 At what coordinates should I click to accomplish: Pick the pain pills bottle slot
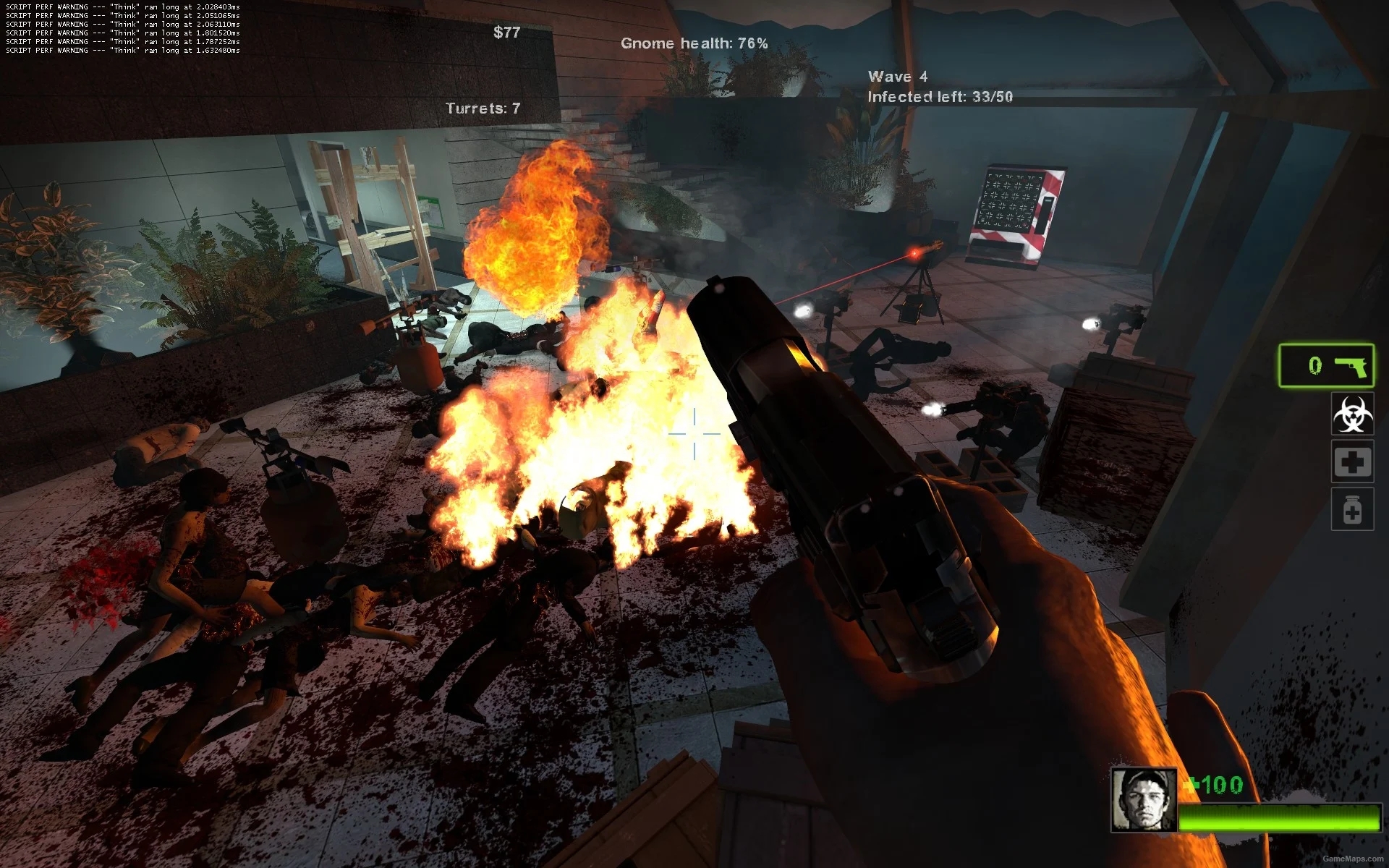coord(1352,509)
